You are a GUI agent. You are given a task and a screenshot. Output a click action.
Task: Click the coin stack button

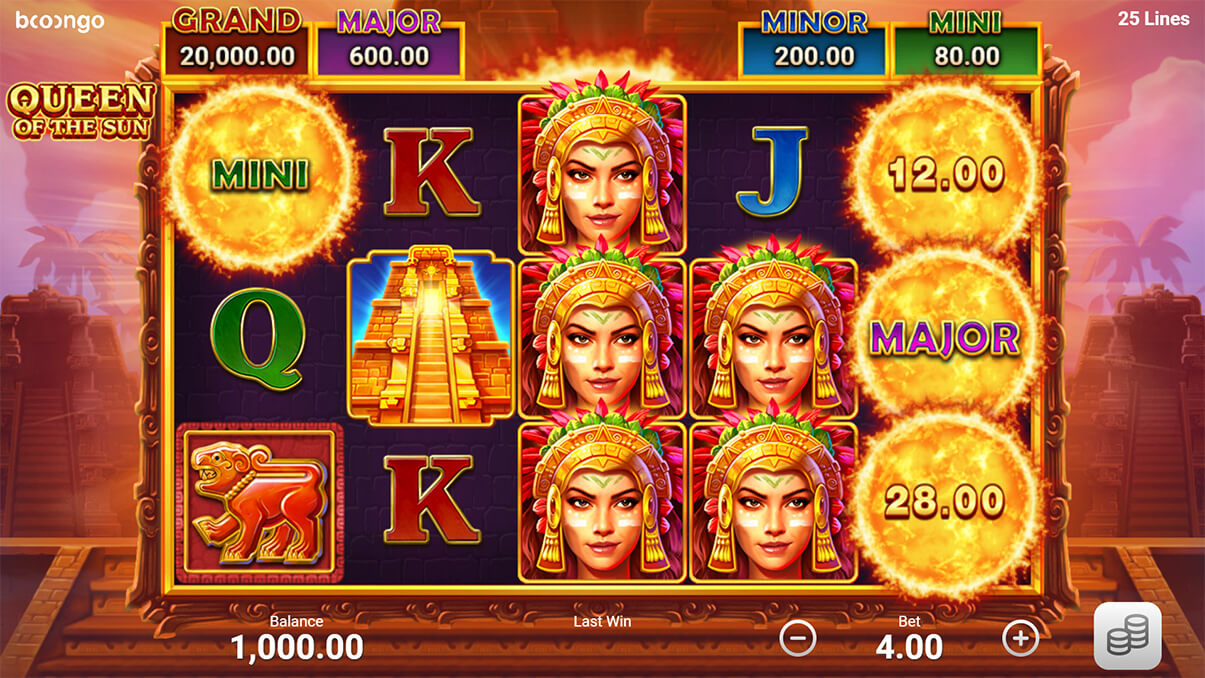pyautogui.click(x=1127, y=636)
